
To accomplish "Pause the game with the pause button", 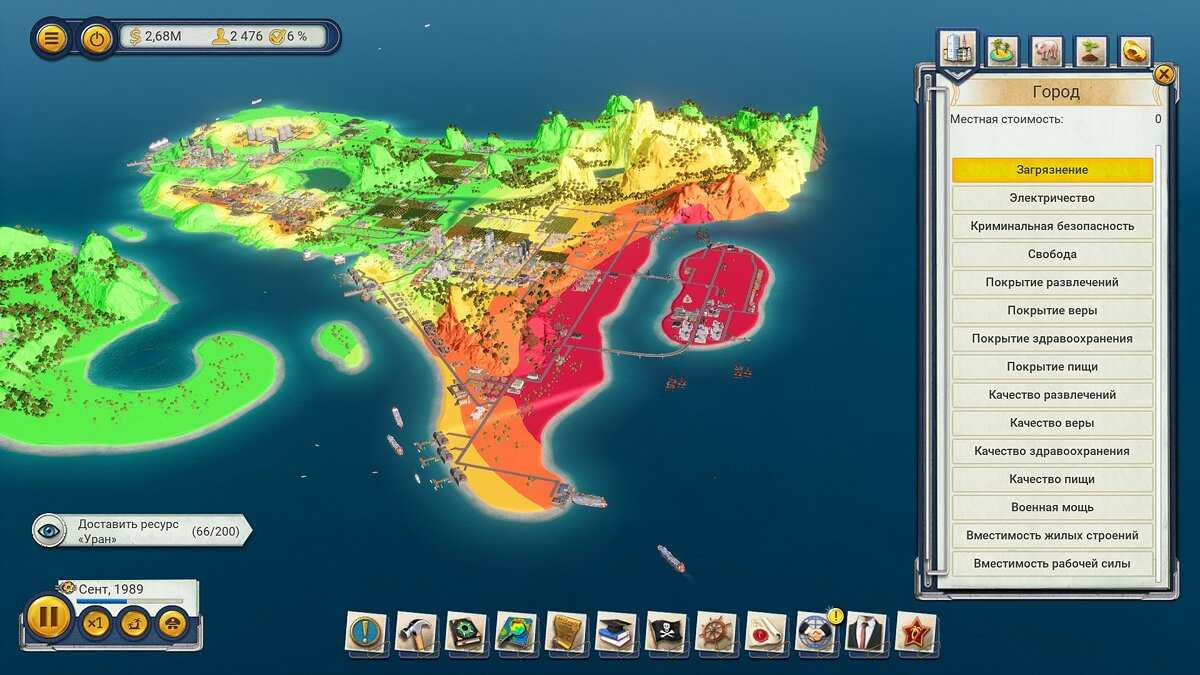I will pyautogui.click(x=47, y=617).
